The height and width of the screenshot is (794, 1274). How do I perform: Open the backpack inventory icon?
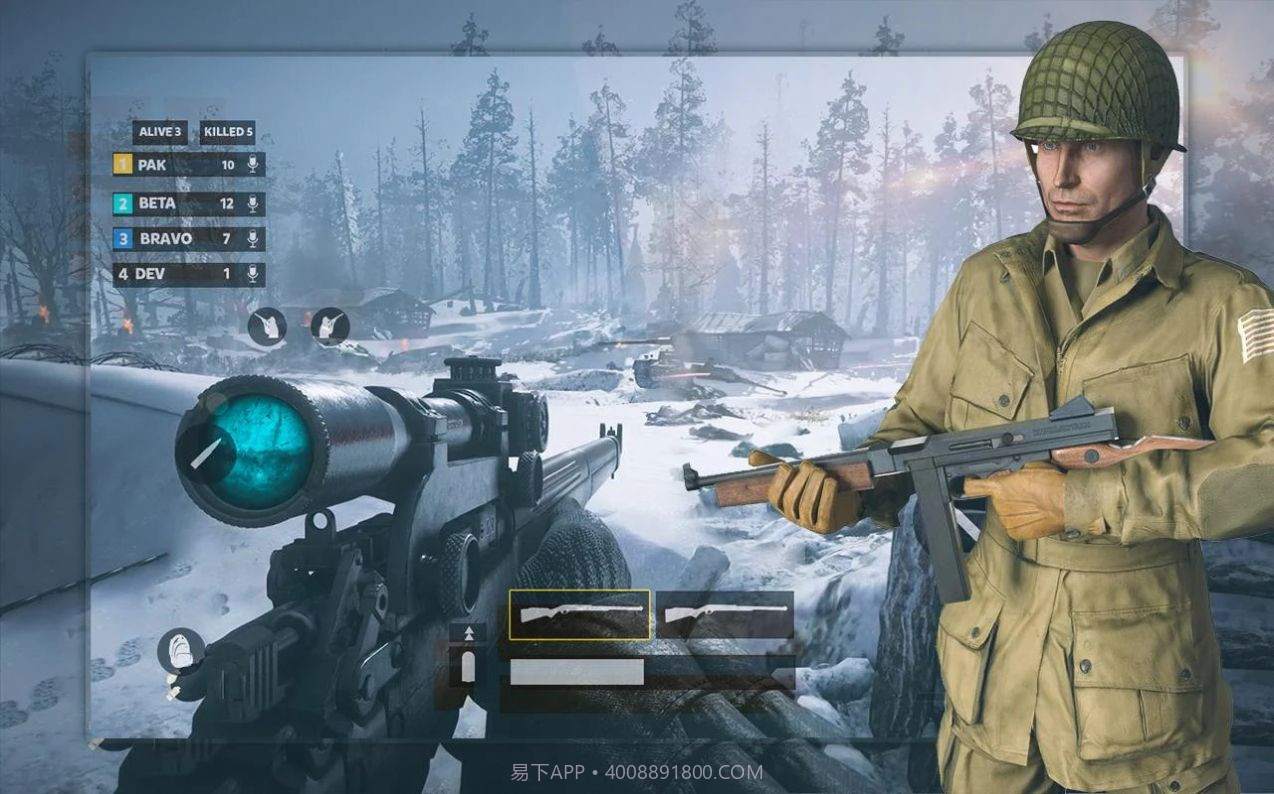tap(181, 650)
